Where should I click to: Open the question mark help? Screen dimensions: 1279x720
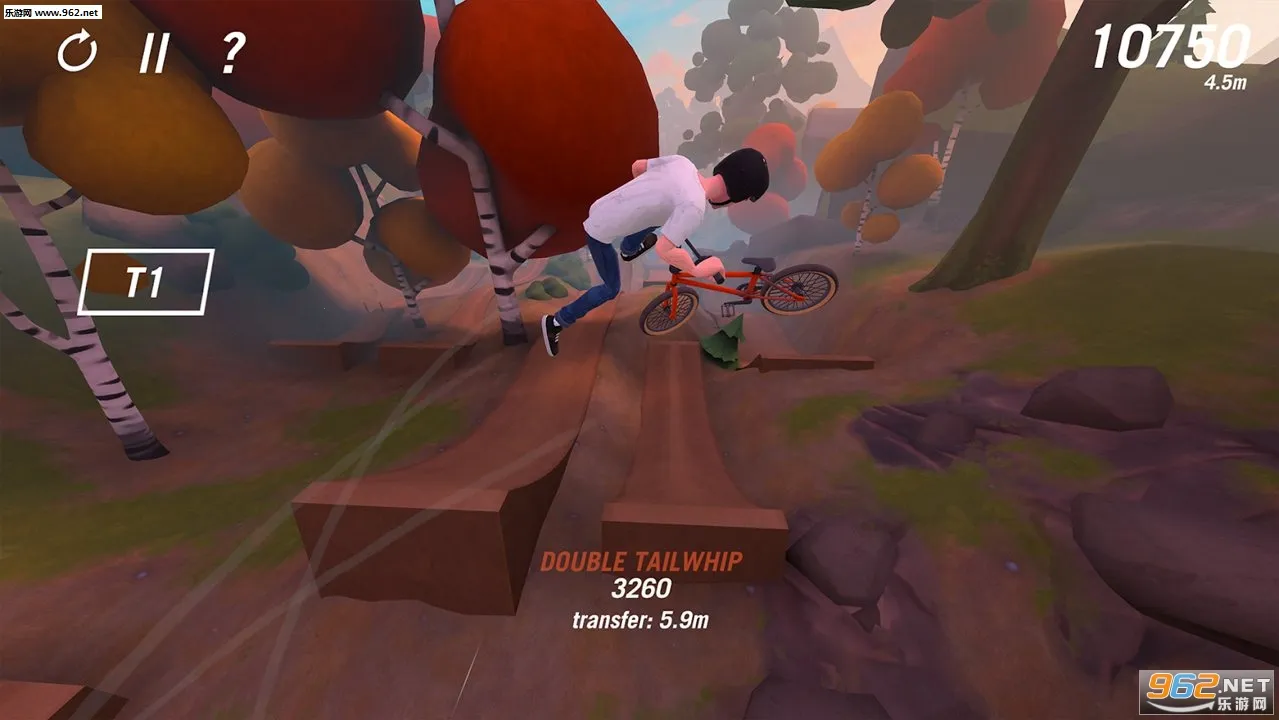pos(232,52)
